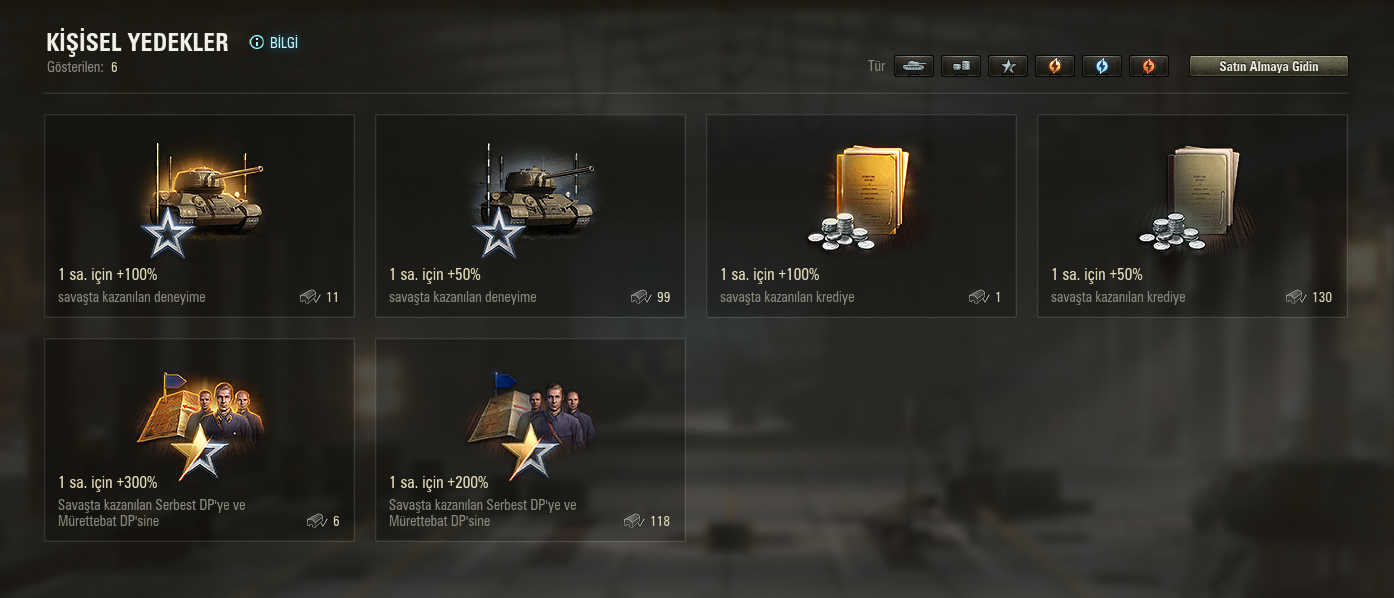
Task: Toggle the blue lightning bolt filter
Action: pos(1102,67)
